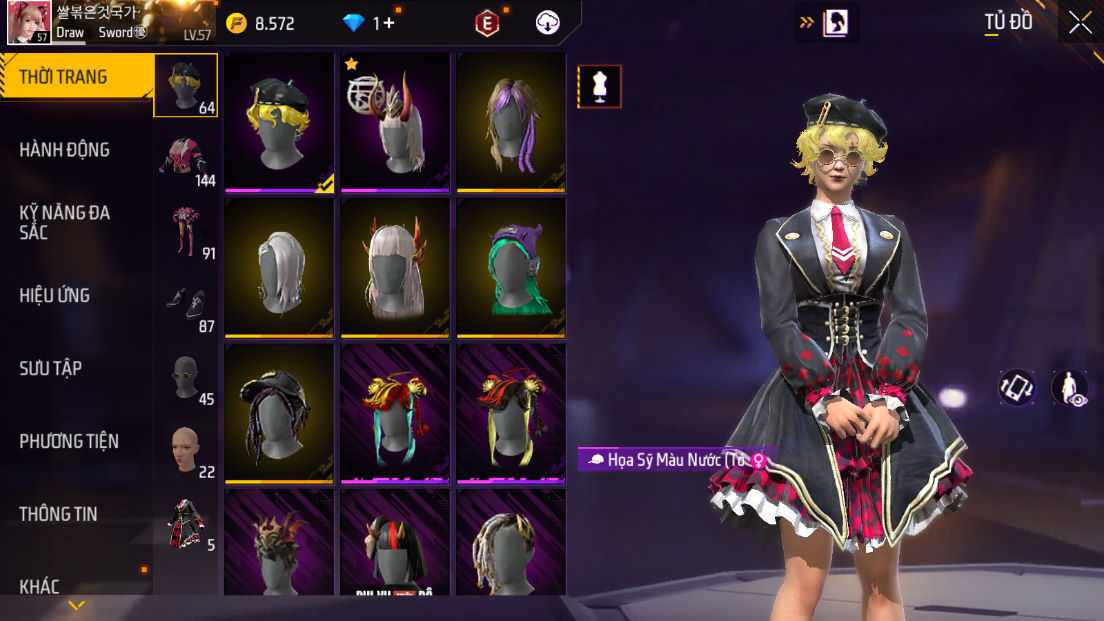
Task: Select the Hiệu Ứng category
Action: [x=55, y=295]
